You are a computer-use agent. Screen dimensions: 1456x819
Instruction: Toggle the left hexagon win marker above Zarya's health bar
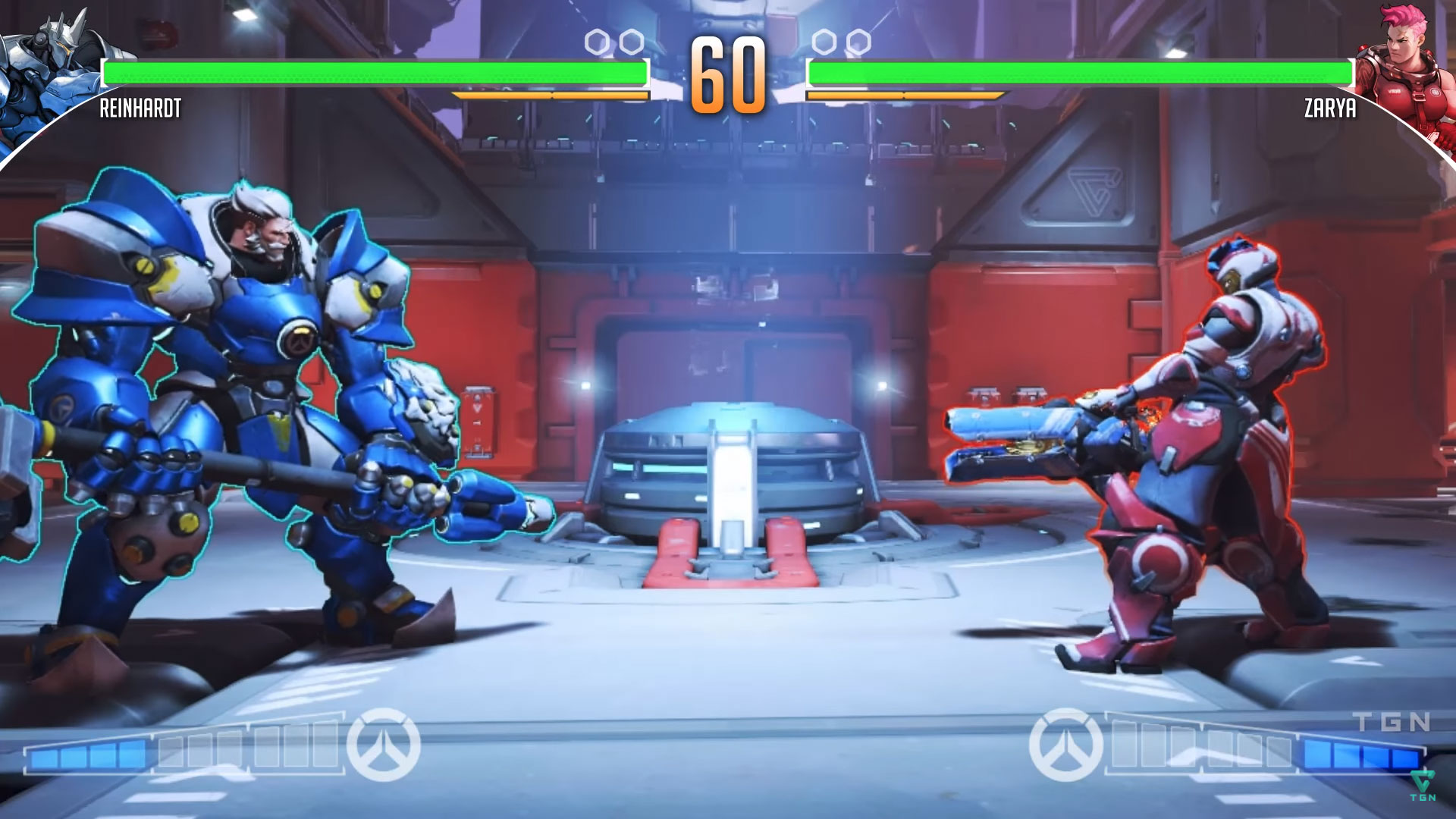824,42
